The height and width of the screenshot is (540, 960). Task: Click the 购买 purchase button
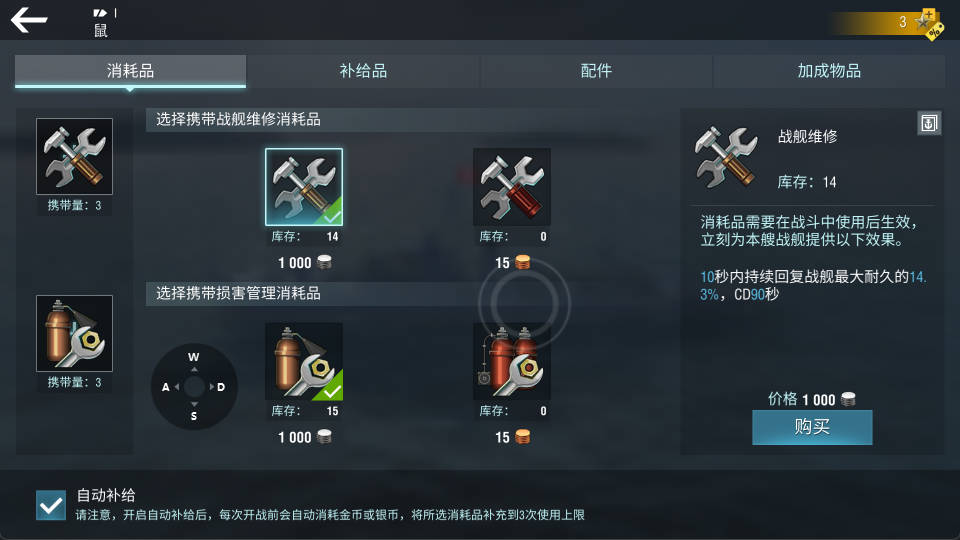(x=812, y=427)
